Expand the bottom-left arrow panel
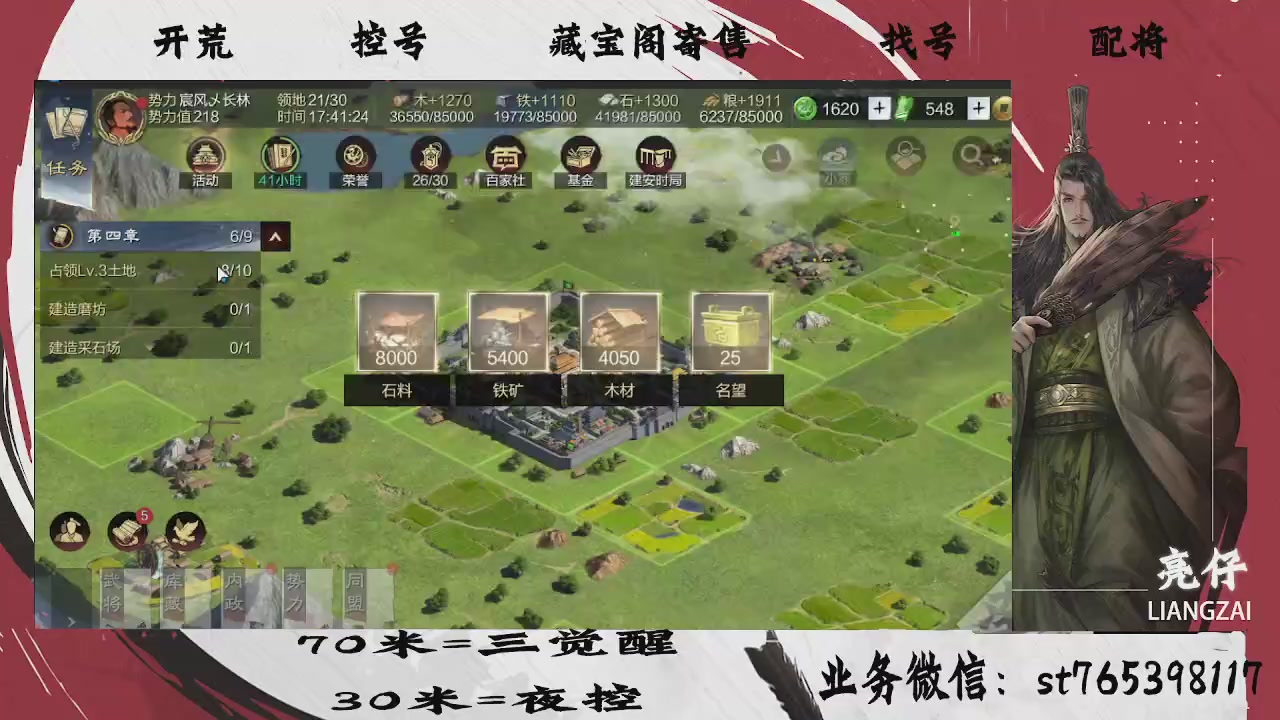Viewport: 1280px width, 720px height. pos(70,620)
